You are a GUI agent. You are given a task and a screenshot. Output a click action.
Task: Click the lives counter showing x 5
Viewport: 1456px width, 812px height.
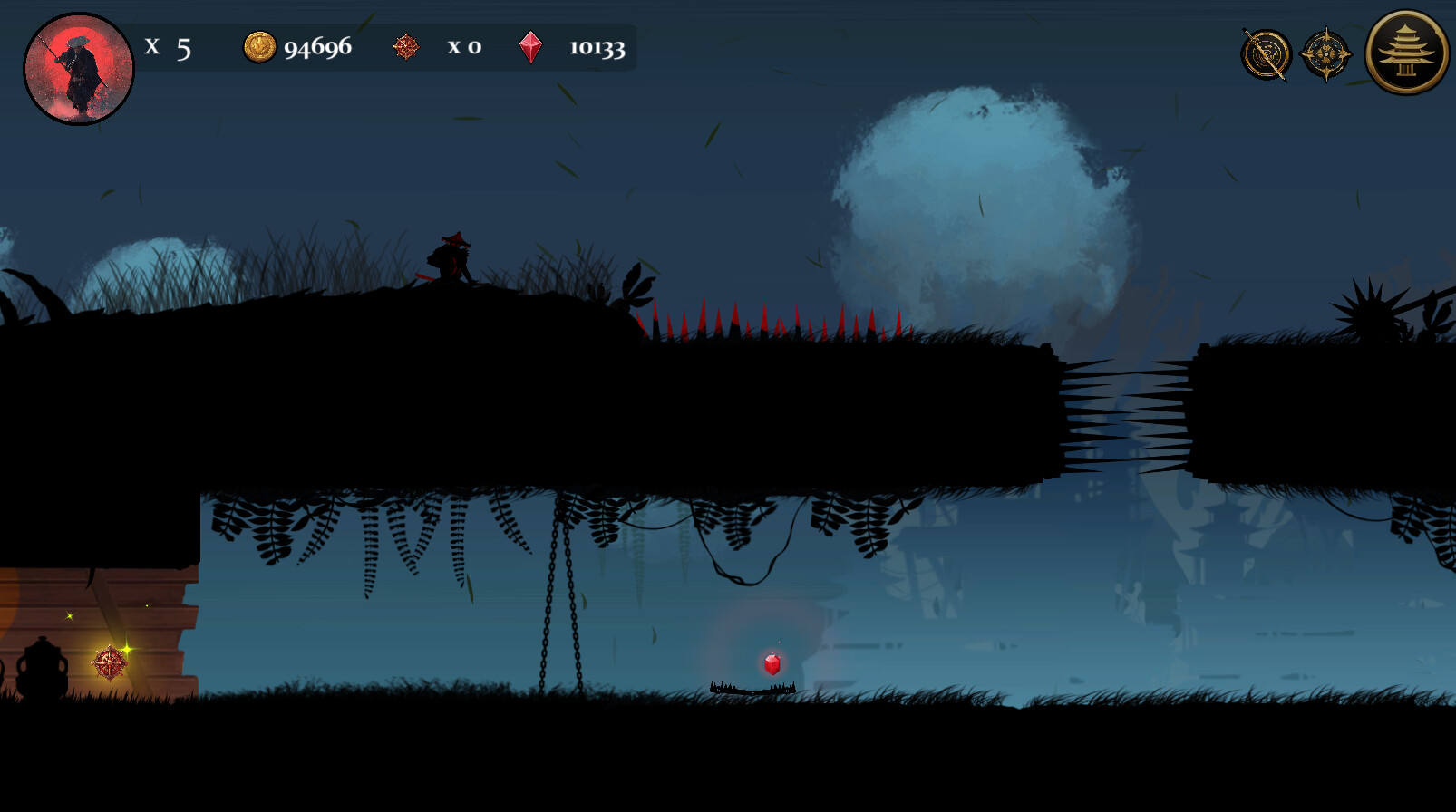(x=168, y=48)
